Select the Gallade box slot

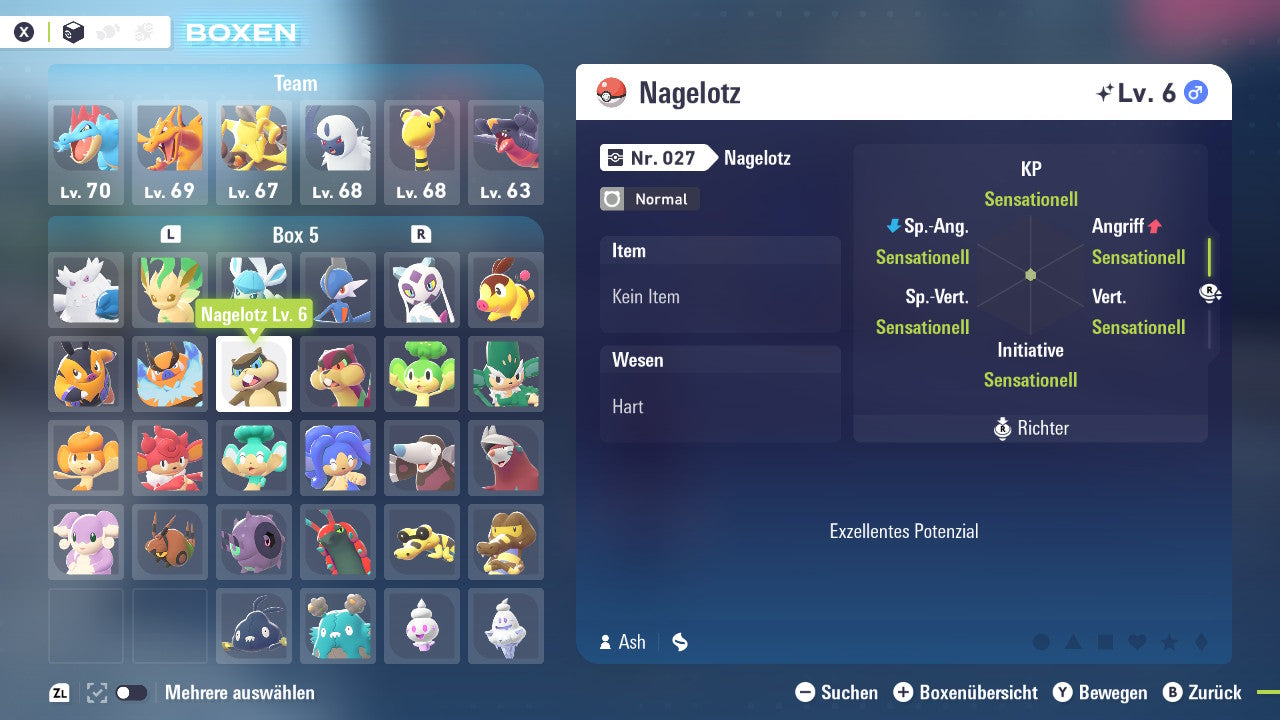click(338, 290)
